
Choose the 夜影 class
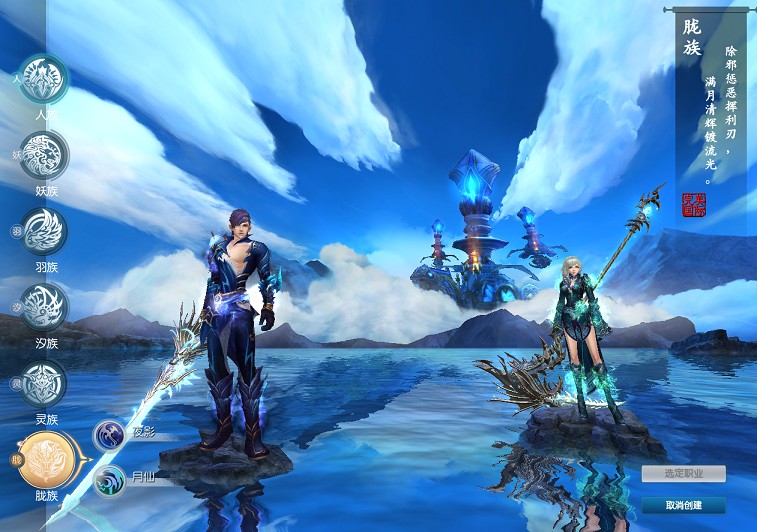(x=109, y=435)
